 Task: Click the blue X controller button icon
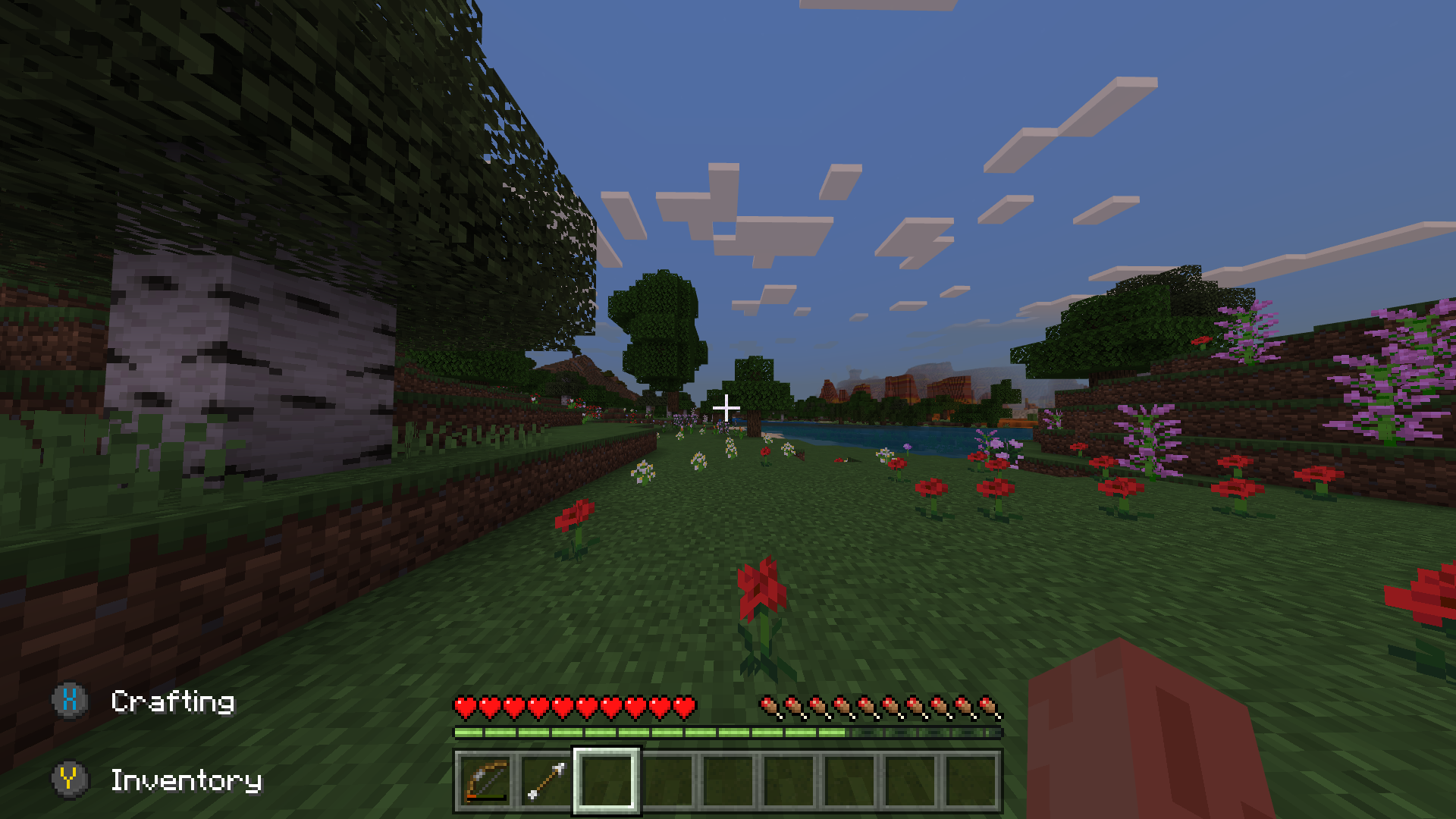[70, 701]
